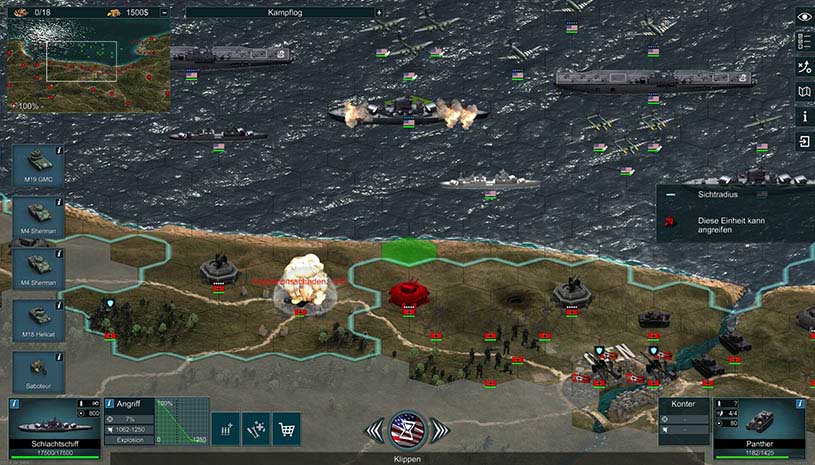Open the strategy map icon
This screenshot has height=465, width=815.
pyautogui.click(x=803, y=92)
